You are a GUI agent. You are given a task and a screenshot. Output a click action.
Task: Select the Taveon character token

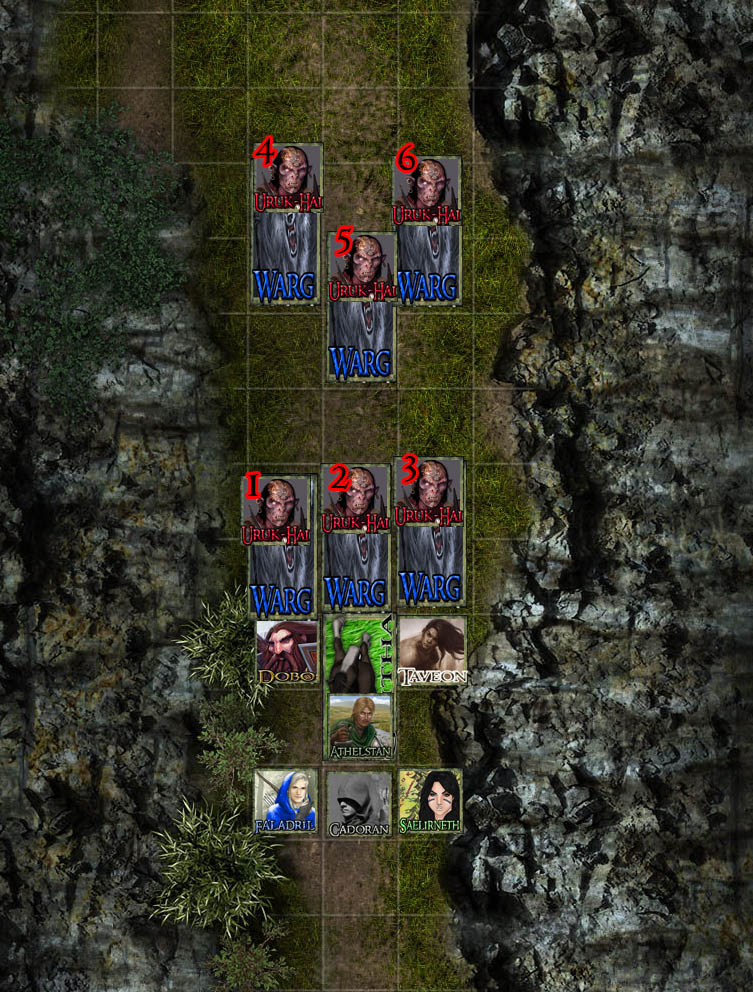coord(432,650)
